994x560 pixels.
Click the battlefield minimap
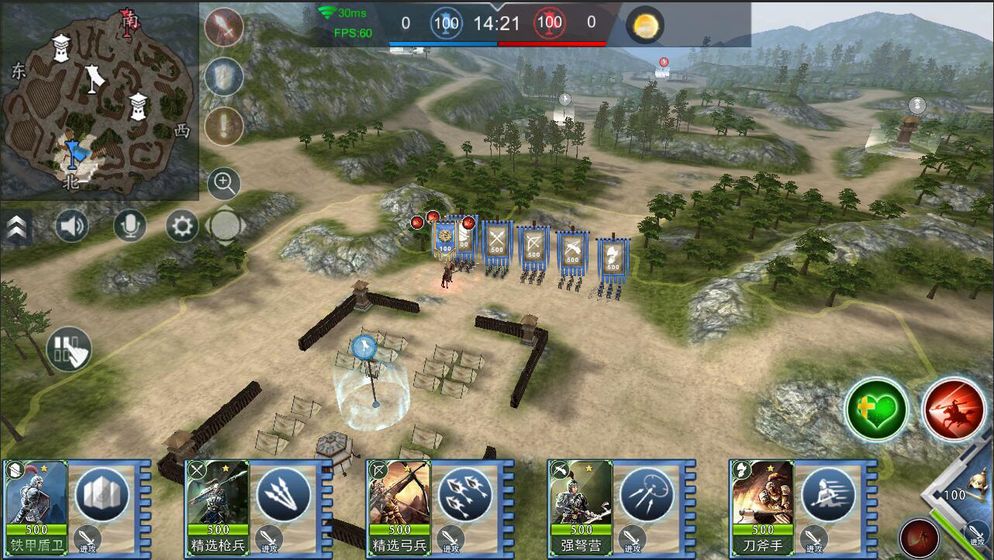coord(98,100)
